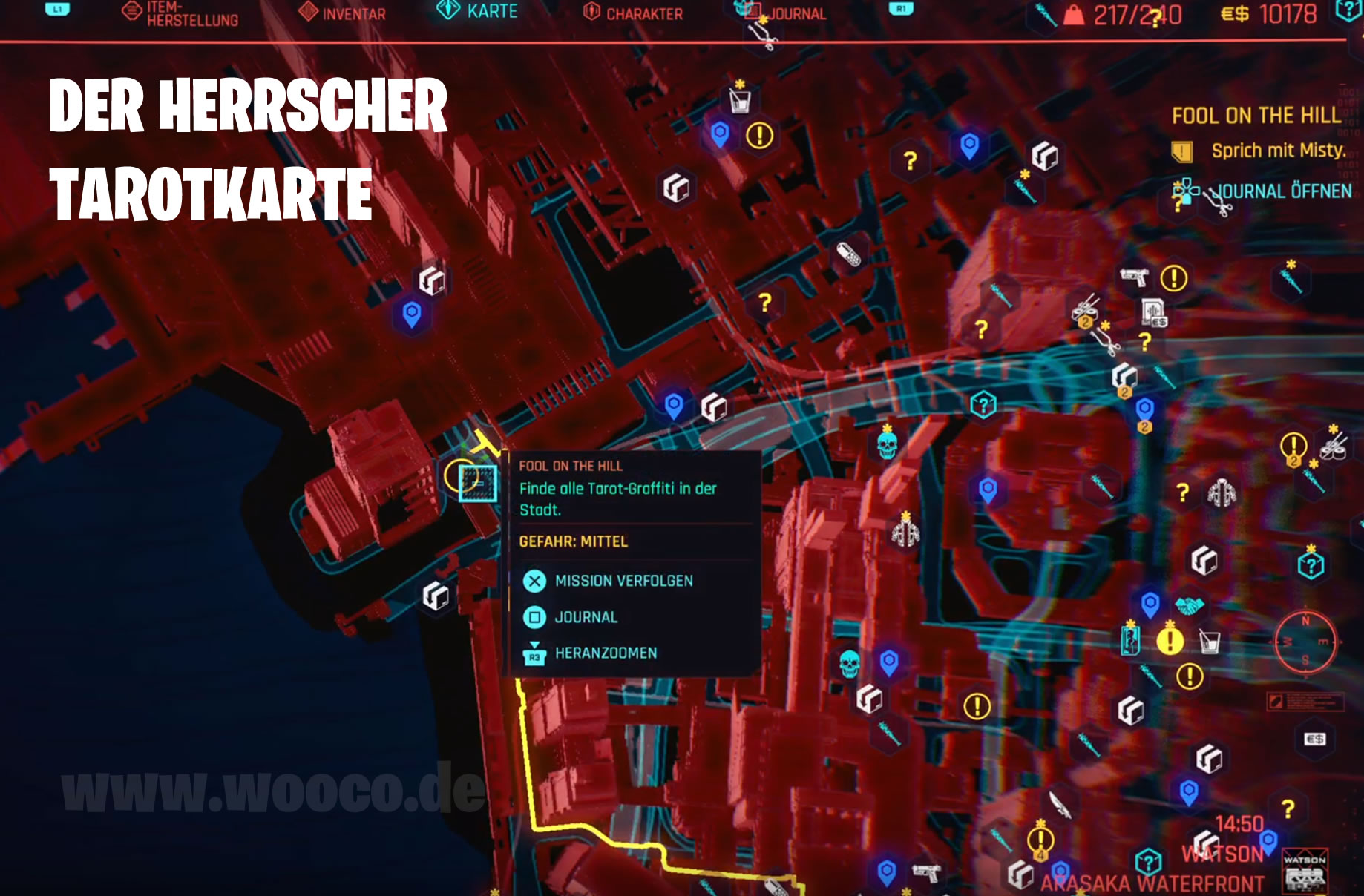Select the Fool on the Hill tracked quest

[1256, 116]
